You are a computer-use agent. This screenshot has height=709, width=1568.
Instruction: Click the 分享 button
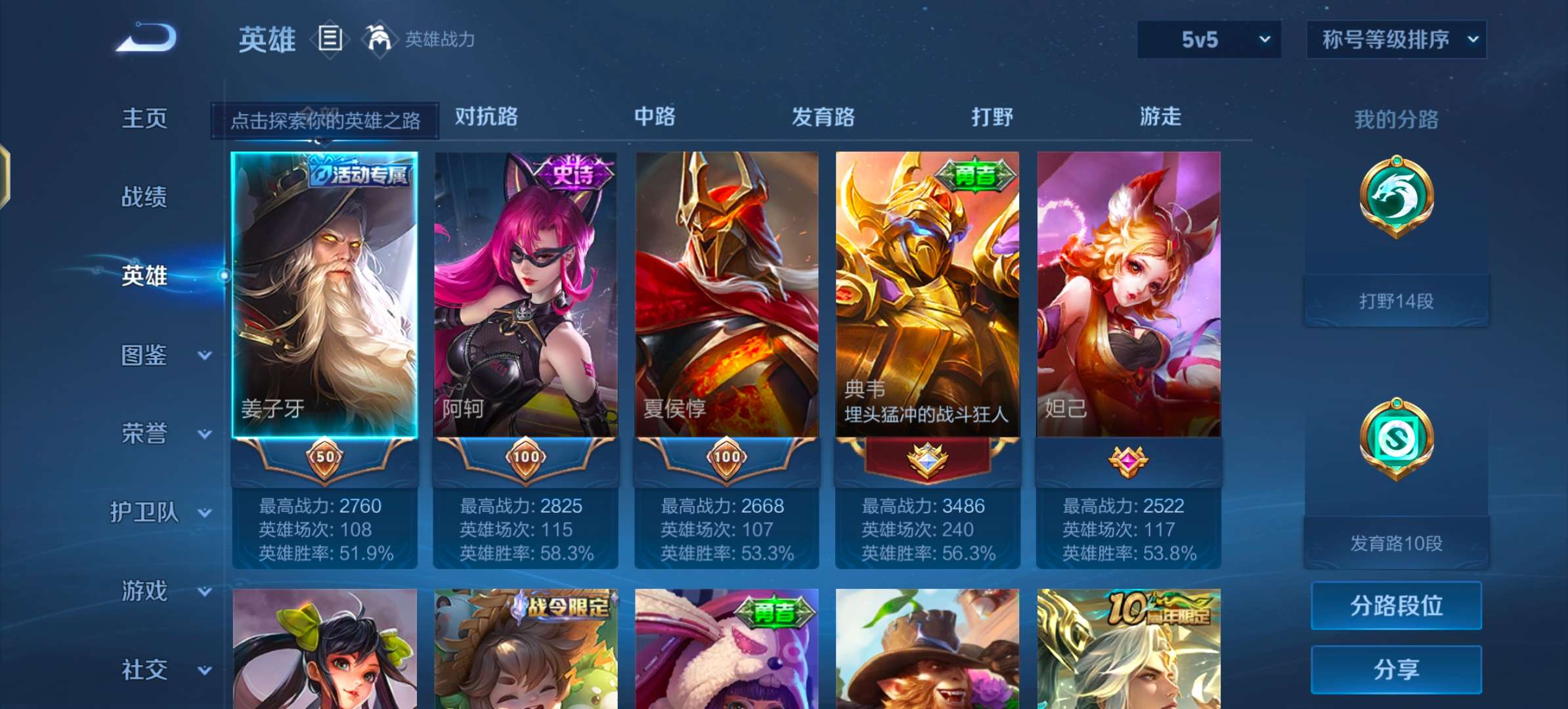click(x=1397, y=670)
